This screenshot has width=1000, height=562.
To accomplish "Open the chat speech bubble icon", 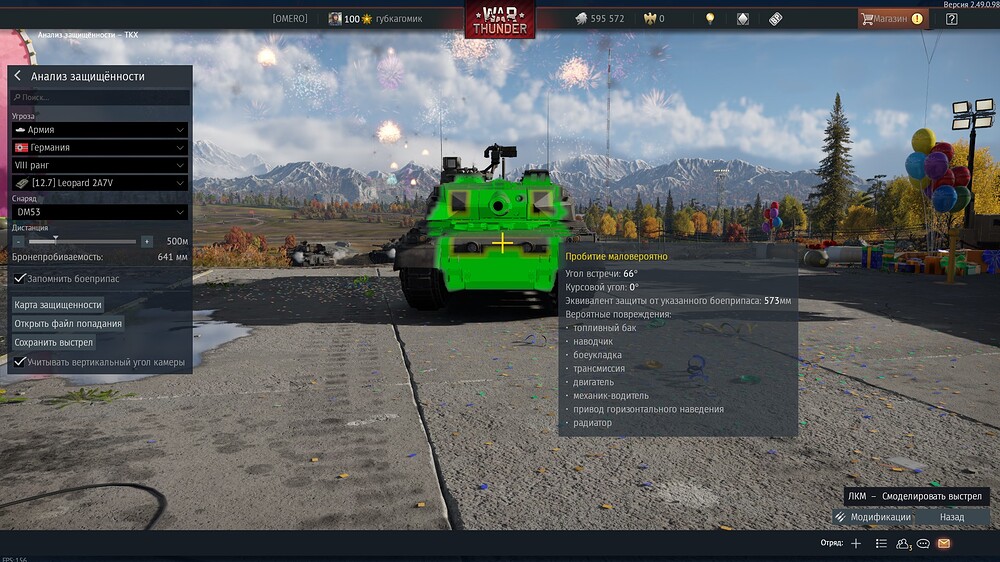I will tap(924, 543).
